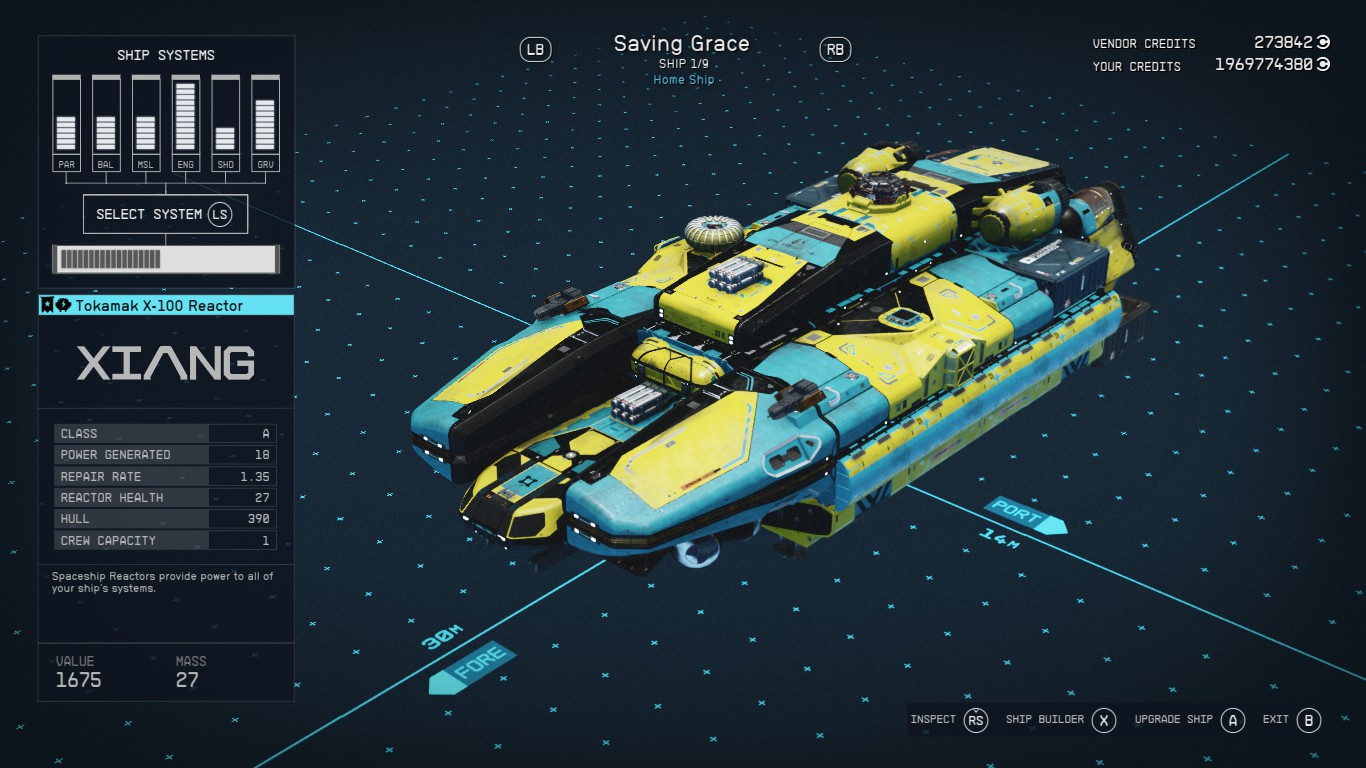
Task: Select the PAR weapon system column
Action: 67,124
